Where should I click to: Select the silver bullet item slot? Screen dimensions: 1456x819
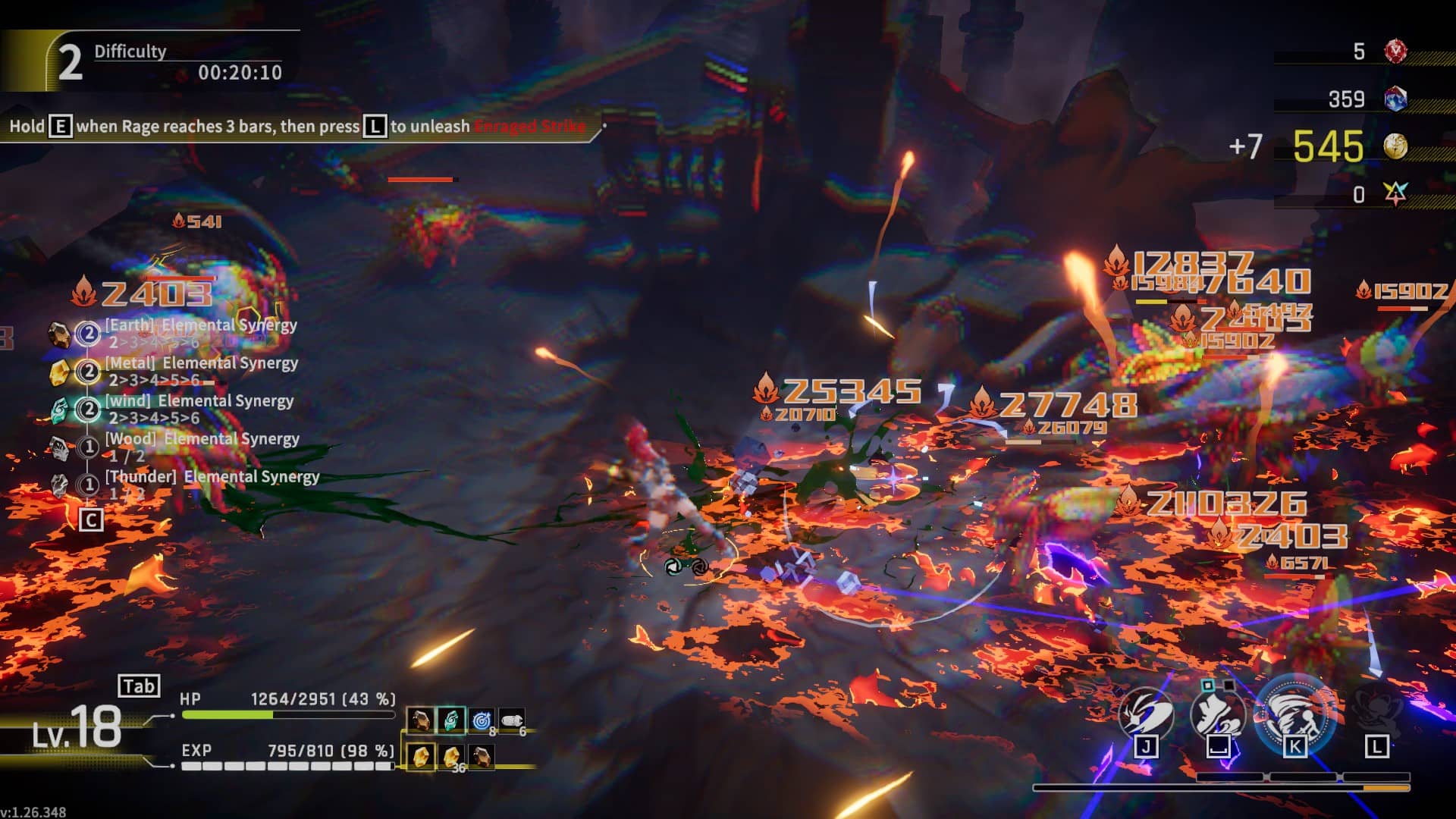pos(512,720)
